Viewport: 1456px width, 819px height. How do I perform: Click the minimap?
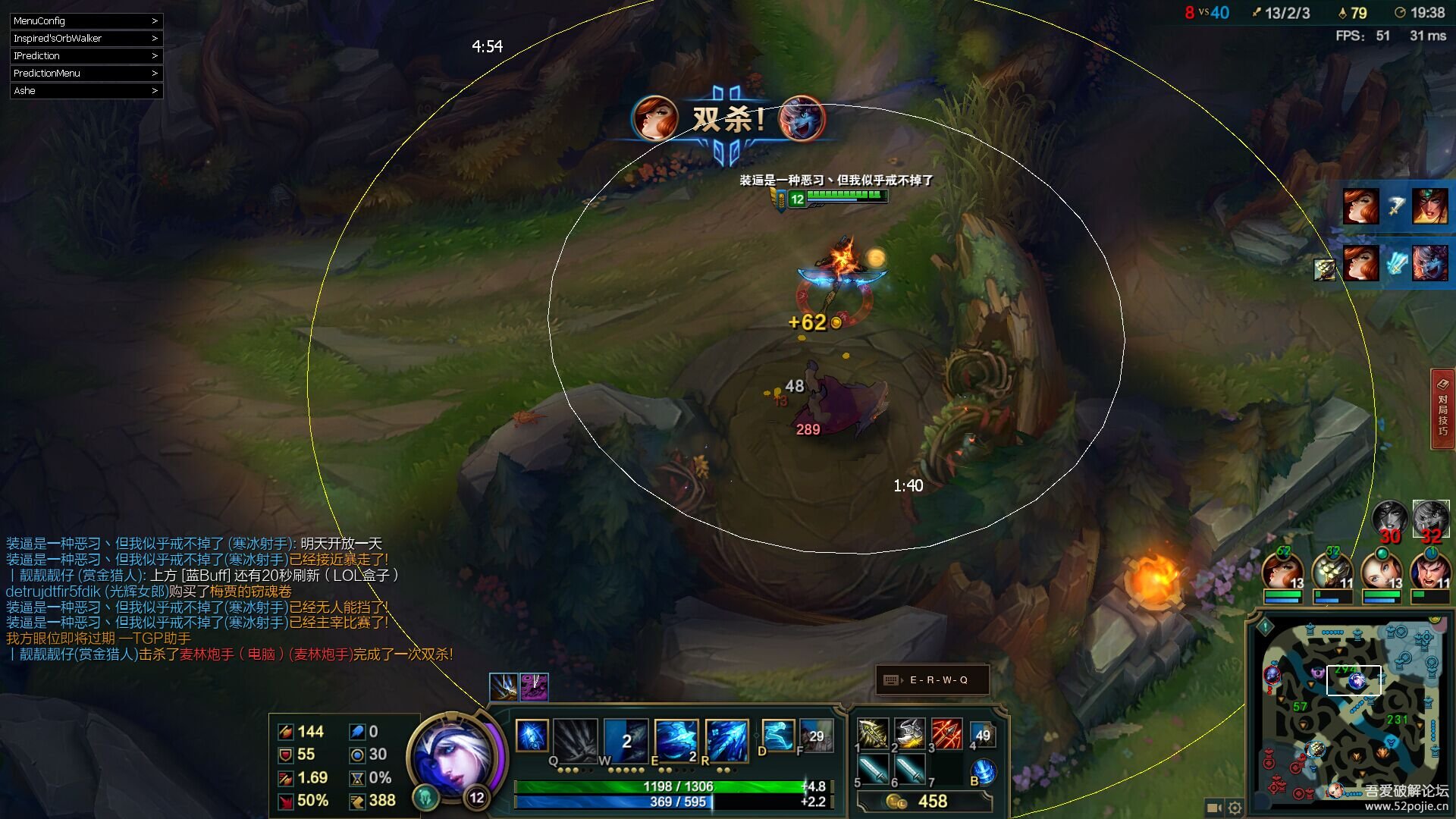point(1350,713)
